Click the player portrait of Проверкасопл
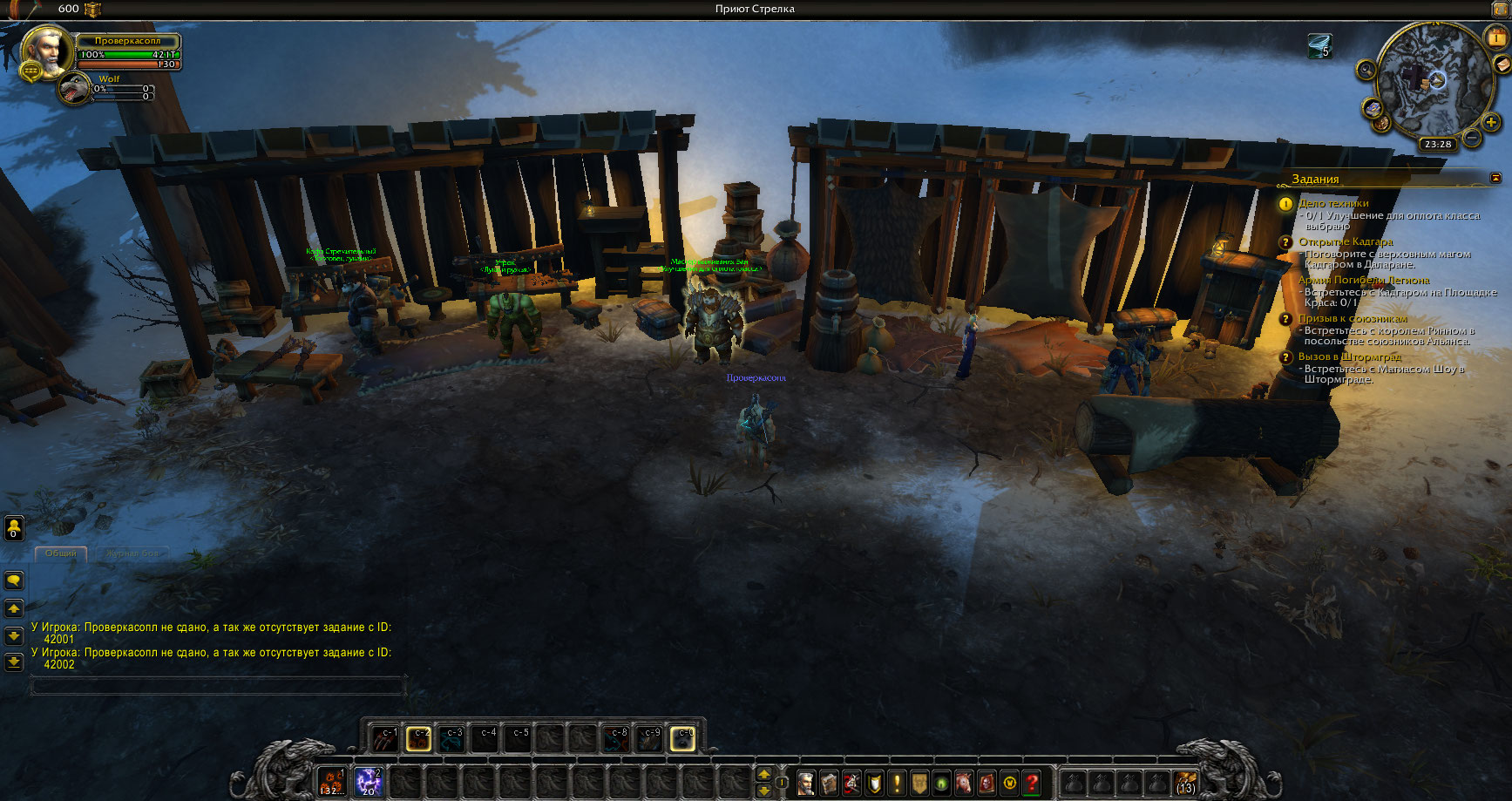1512x801 pixels. [45, 51]
